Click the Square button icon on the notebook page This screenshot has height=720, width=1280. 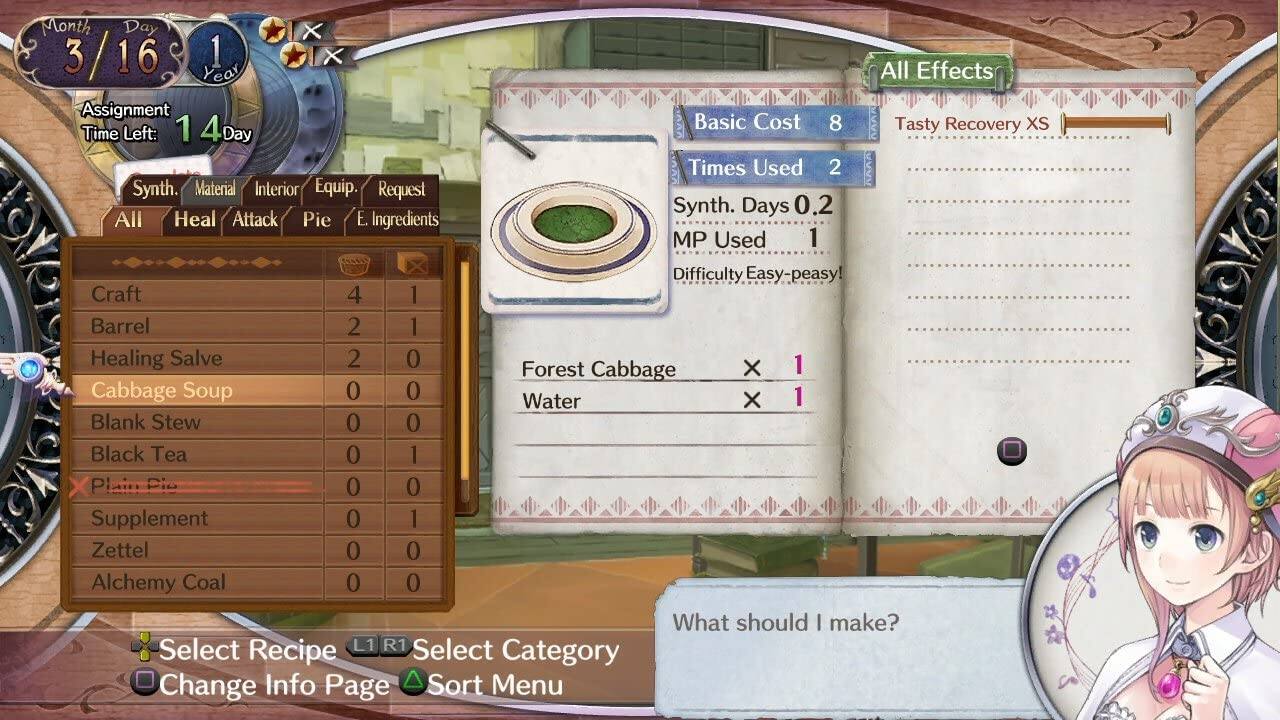(x=1010, y=453)
